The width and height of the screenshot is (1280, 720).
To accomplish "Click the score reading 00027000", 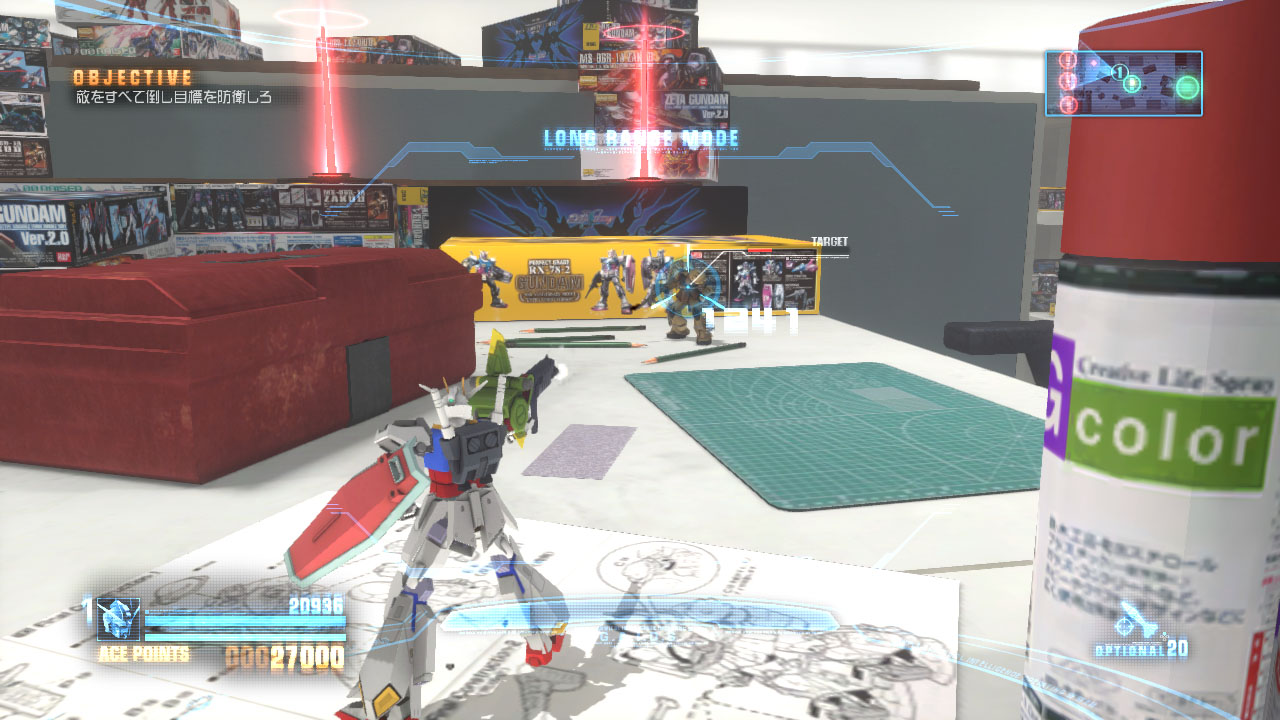I will pos(285,655).
